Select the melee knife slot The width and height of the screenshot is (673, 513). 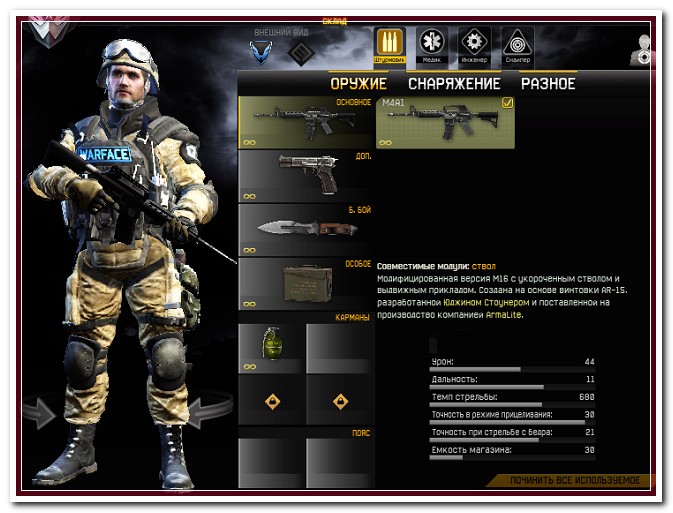pyautogui.click(x=305, y=229)
